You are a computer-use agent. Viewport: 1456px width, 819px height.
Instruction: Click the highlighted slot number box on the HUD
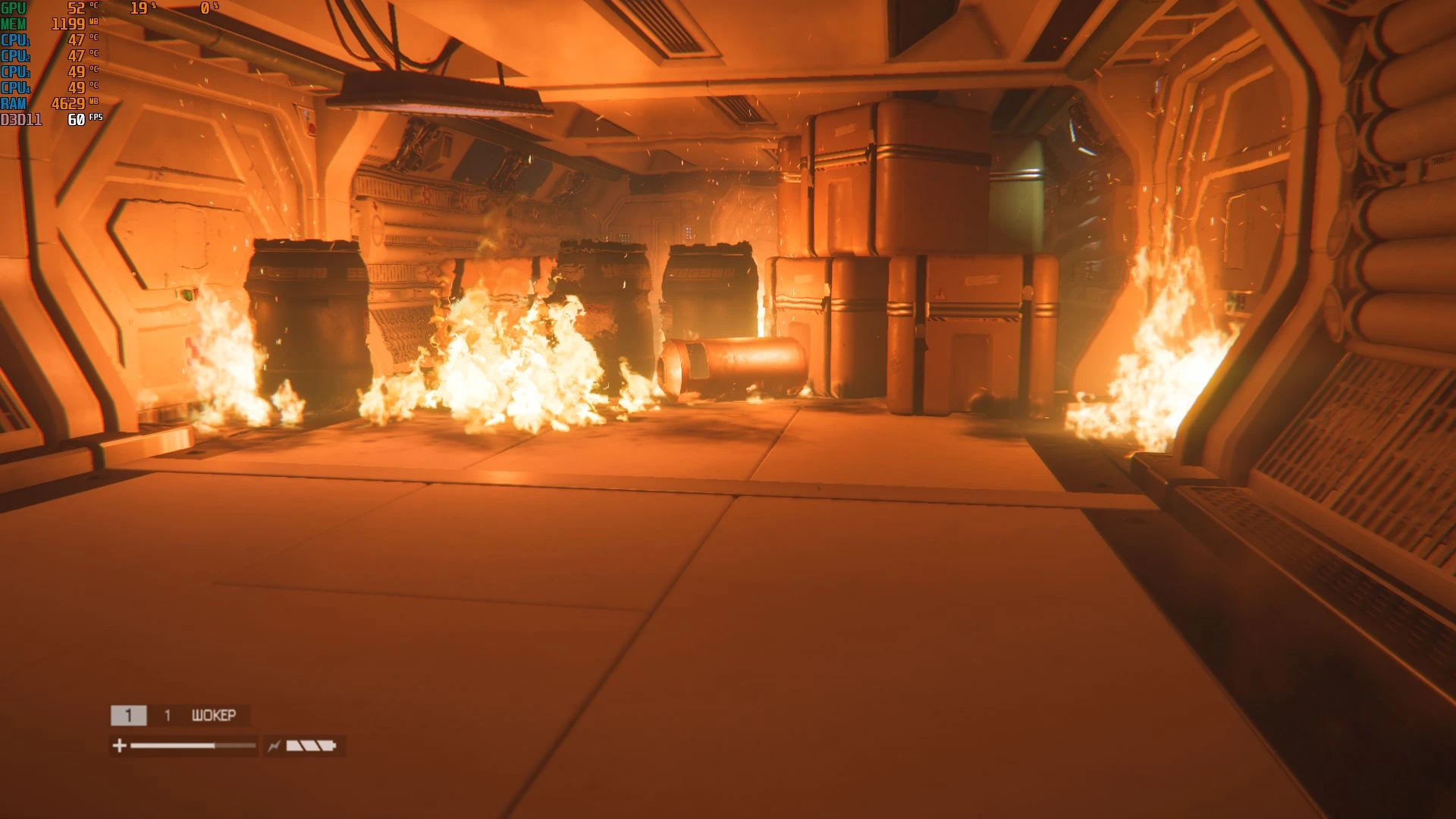[x=129, y=715]
